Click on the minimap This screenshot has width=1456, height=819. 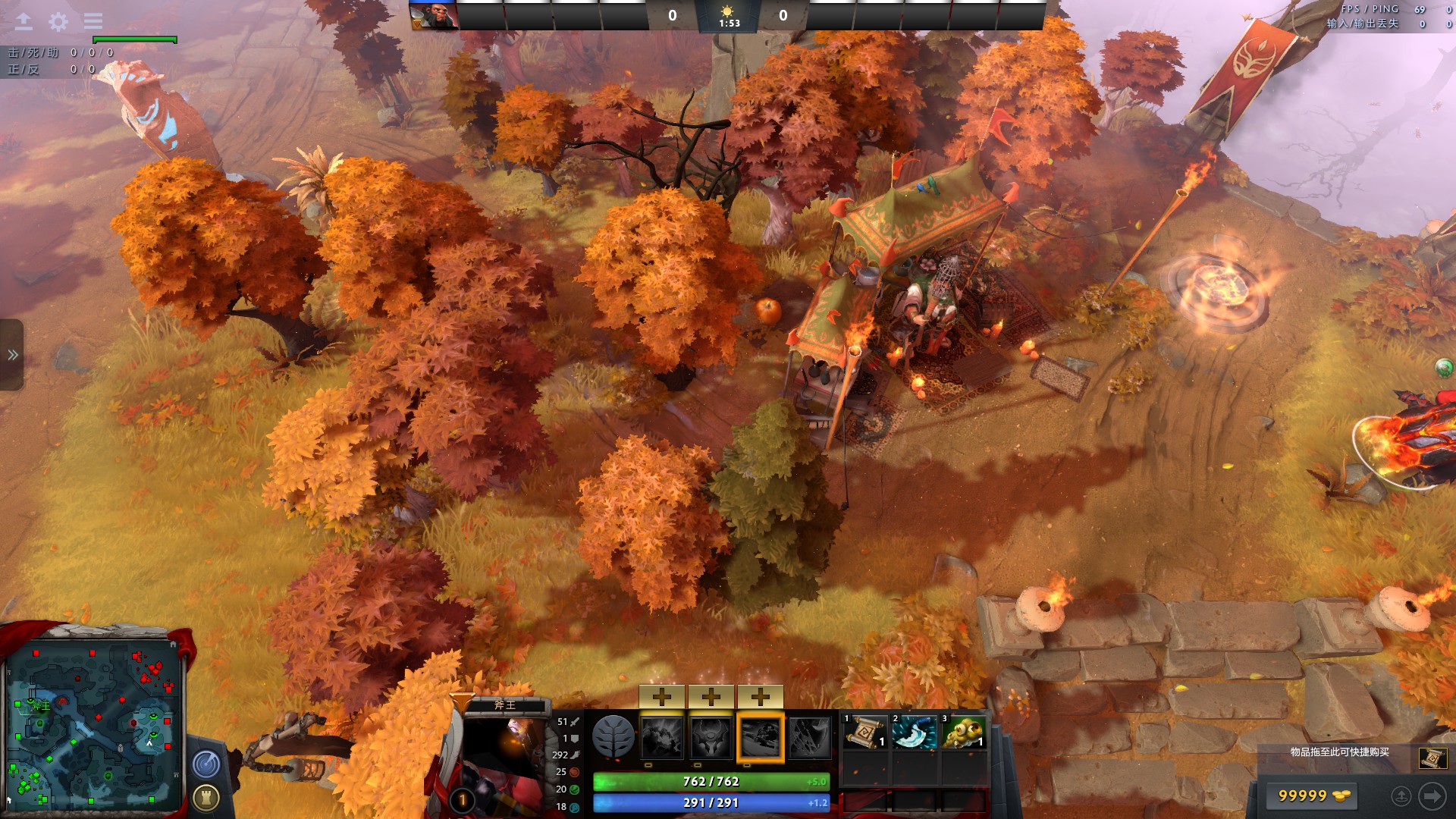(x=92, y=726)
